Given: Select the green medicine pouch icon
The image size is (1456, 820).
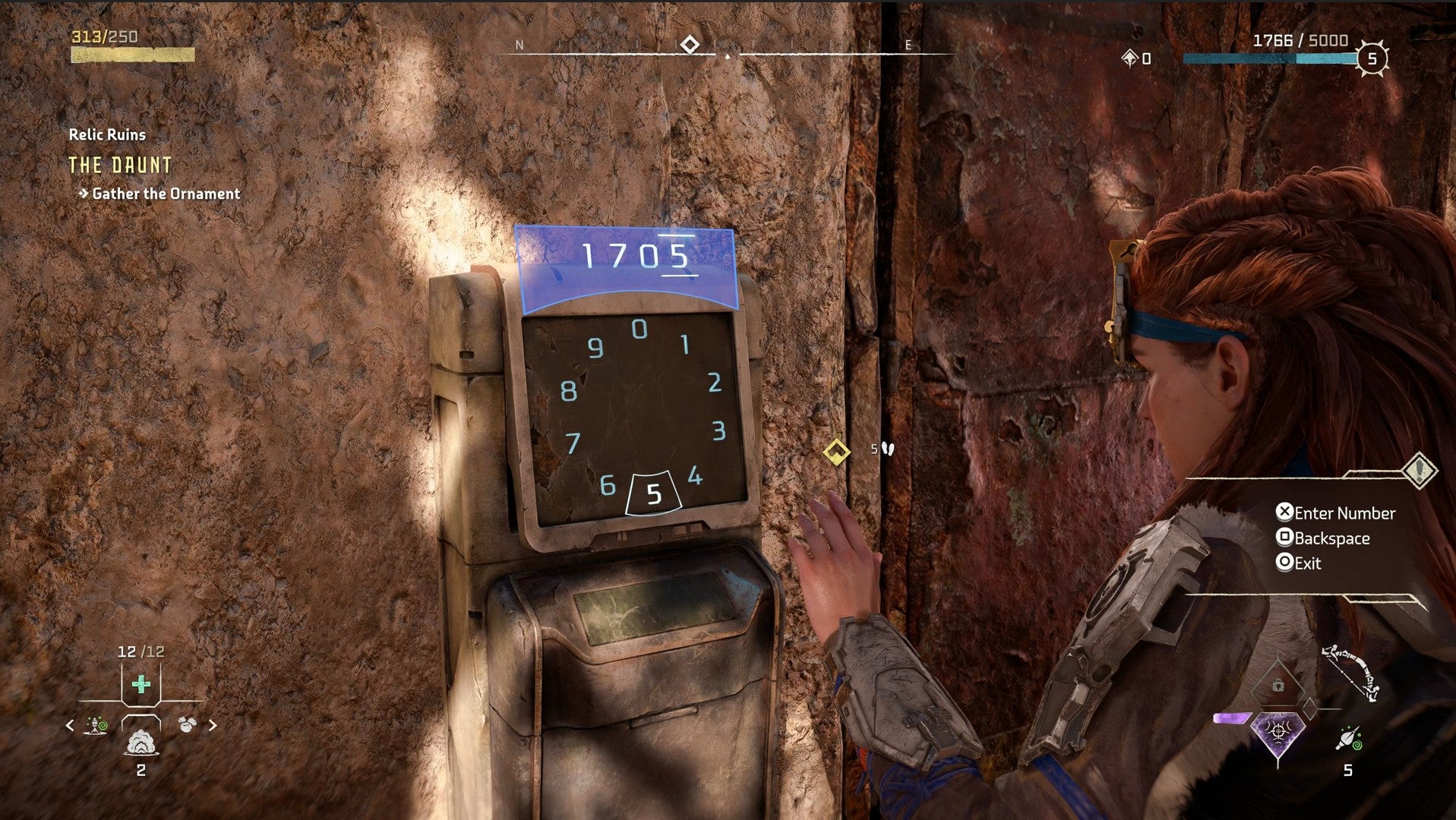Looking at the screenshot, I should [x=141, y=684].
